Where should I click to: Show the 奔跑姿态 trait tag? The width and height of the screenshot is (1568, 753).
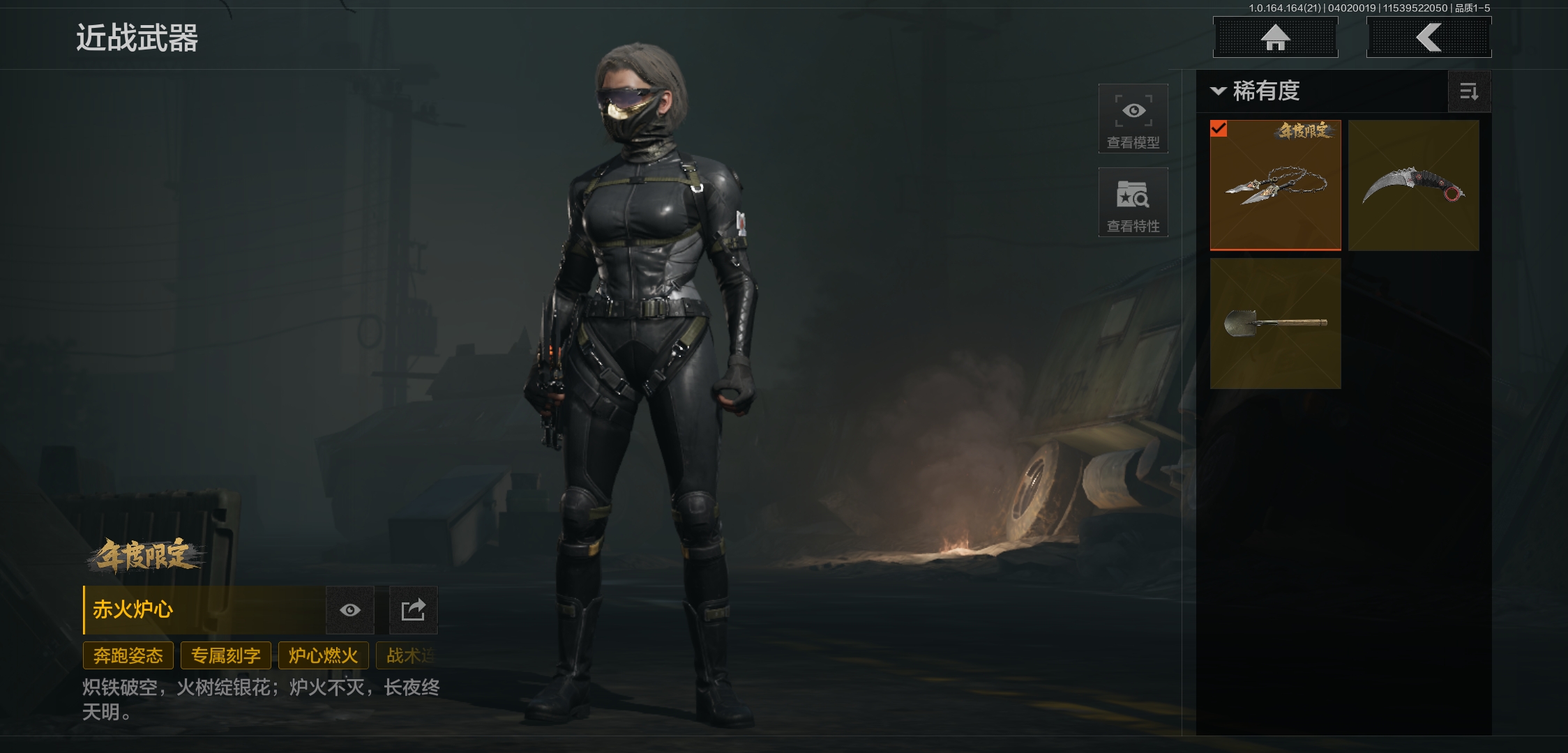[128, 655]
